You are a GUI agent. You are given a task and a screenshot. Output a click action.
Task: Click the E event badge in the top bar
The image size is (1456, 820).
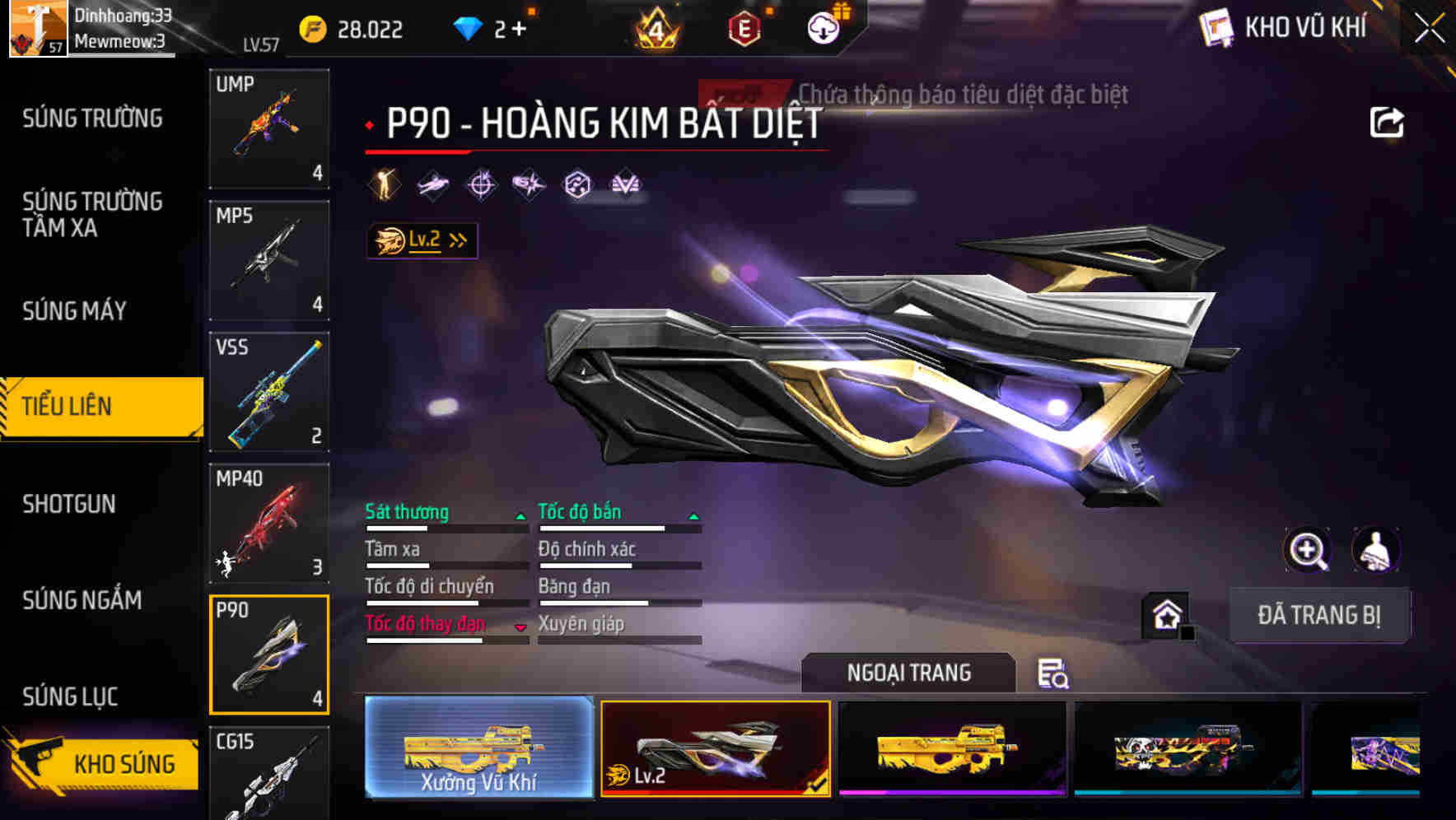(x=743, y=27)
